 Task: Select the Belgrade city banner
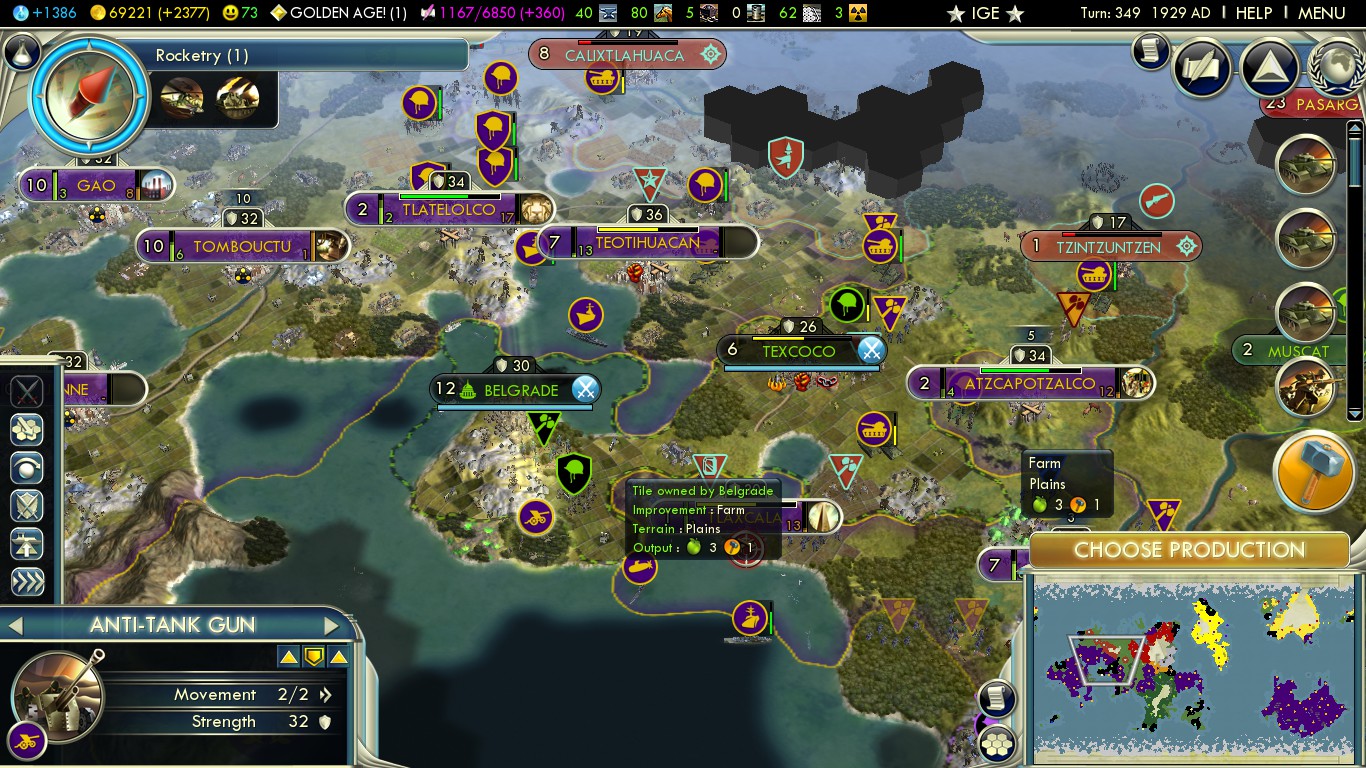[513, 390]
